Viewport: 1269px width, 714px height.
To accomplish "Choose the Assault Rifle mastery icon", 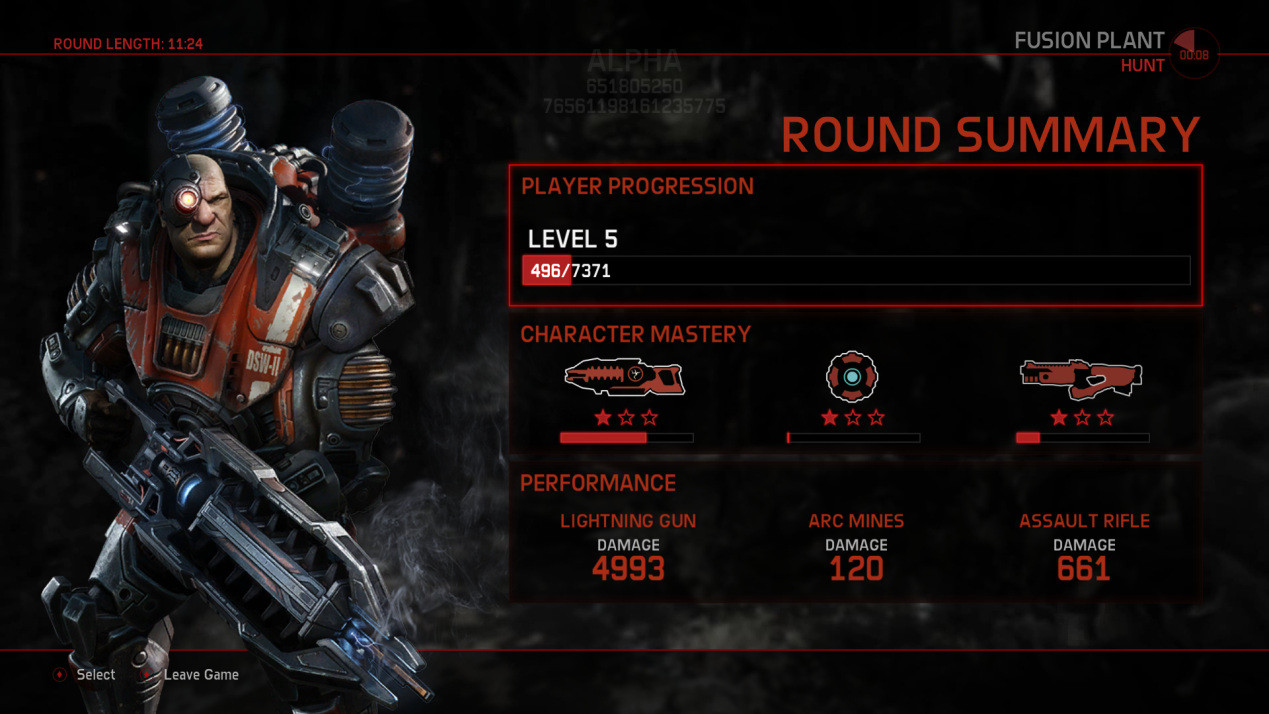I will click(x=1081, y=378).
